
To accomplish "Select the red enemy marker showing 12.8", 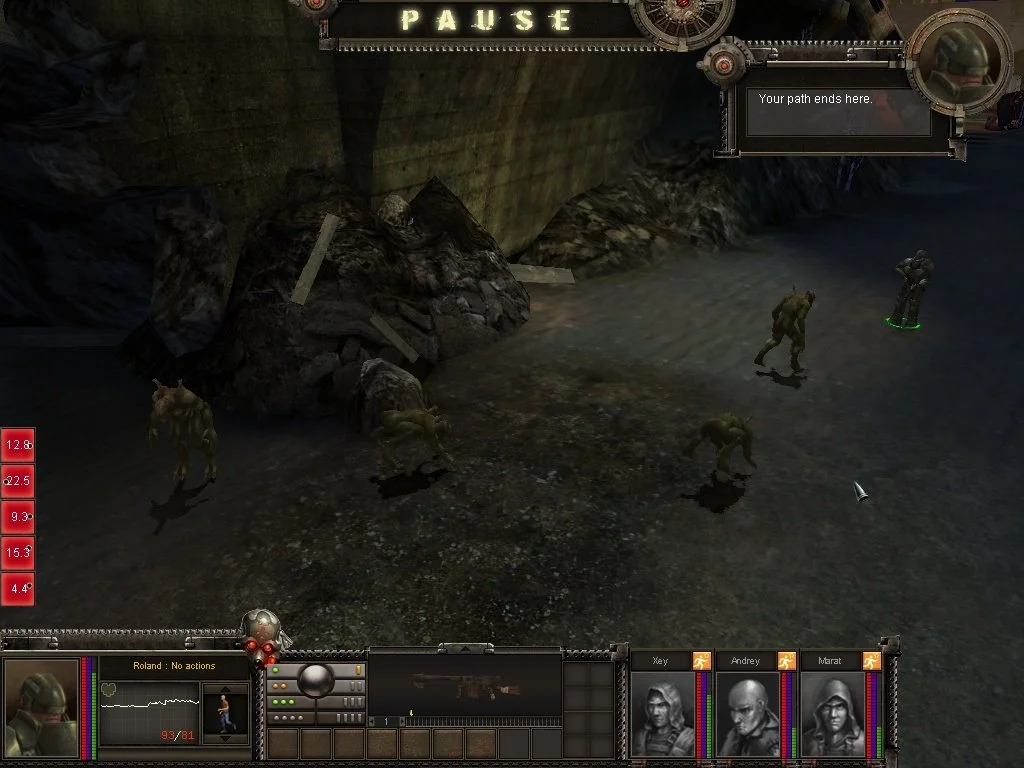I will (x=18, y=445).
